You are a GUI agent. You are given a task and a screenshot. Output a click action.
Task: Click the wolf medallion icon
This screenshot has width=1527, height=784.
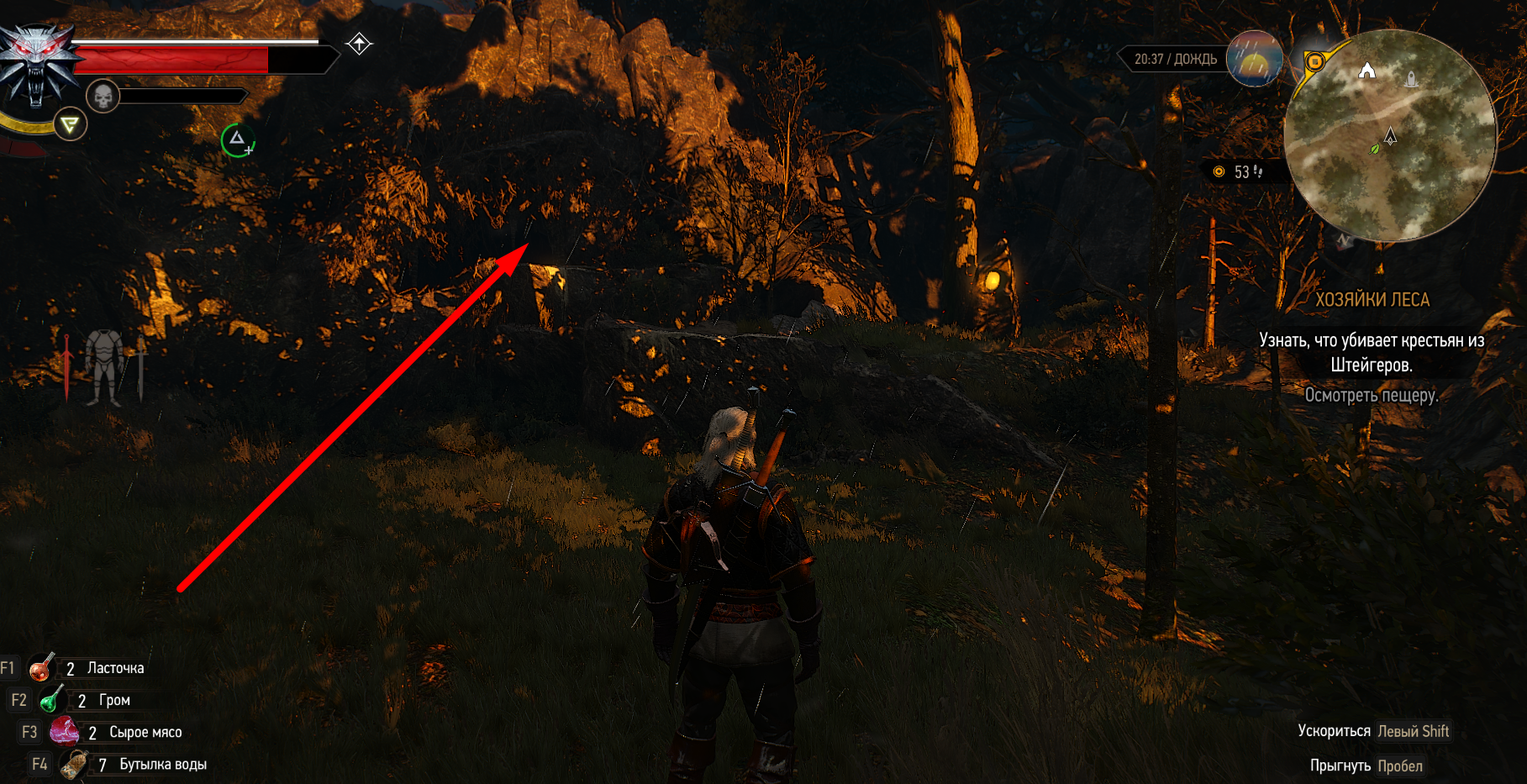[x=37, y=66]
